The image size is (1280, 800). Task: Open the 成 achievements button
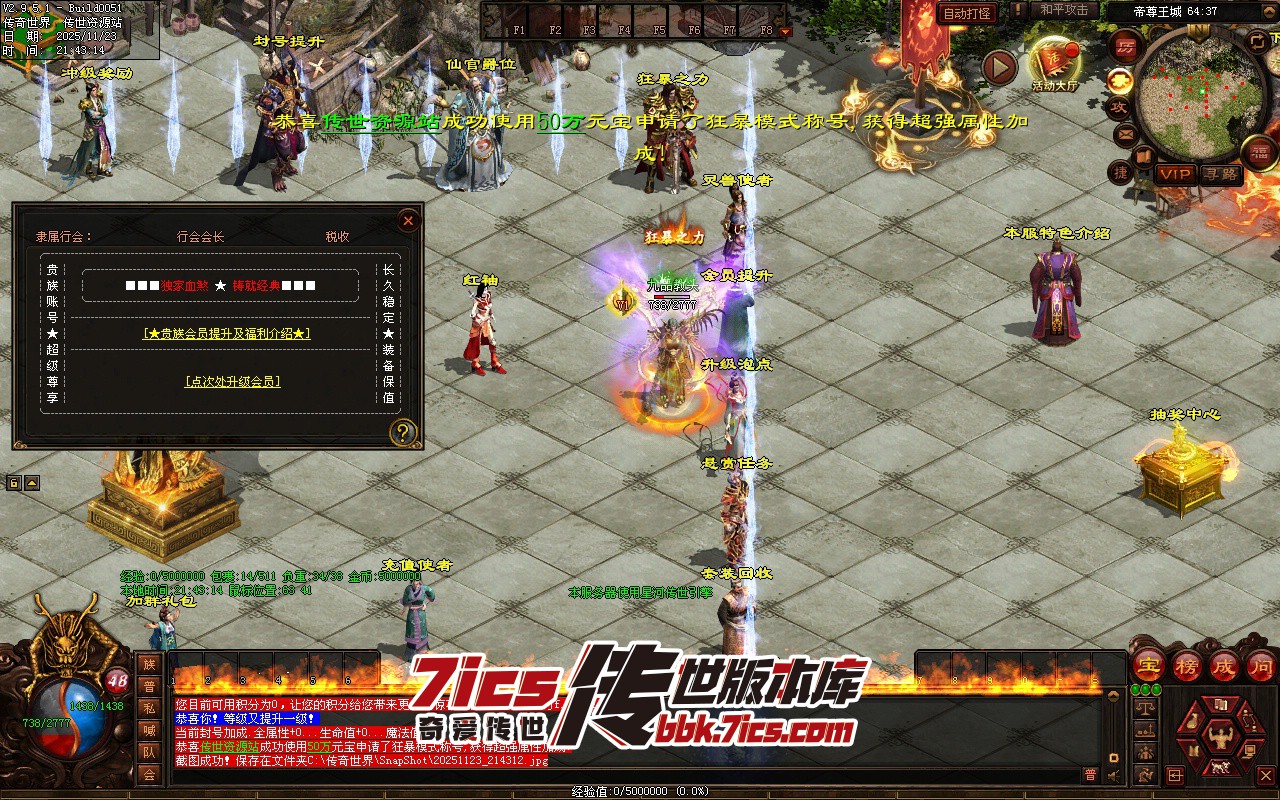[1223, 665]
